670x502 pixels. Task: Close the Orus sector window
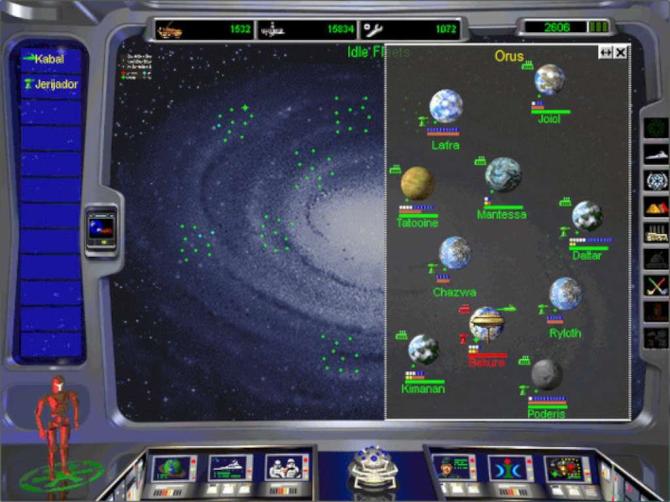click(621, 52)
